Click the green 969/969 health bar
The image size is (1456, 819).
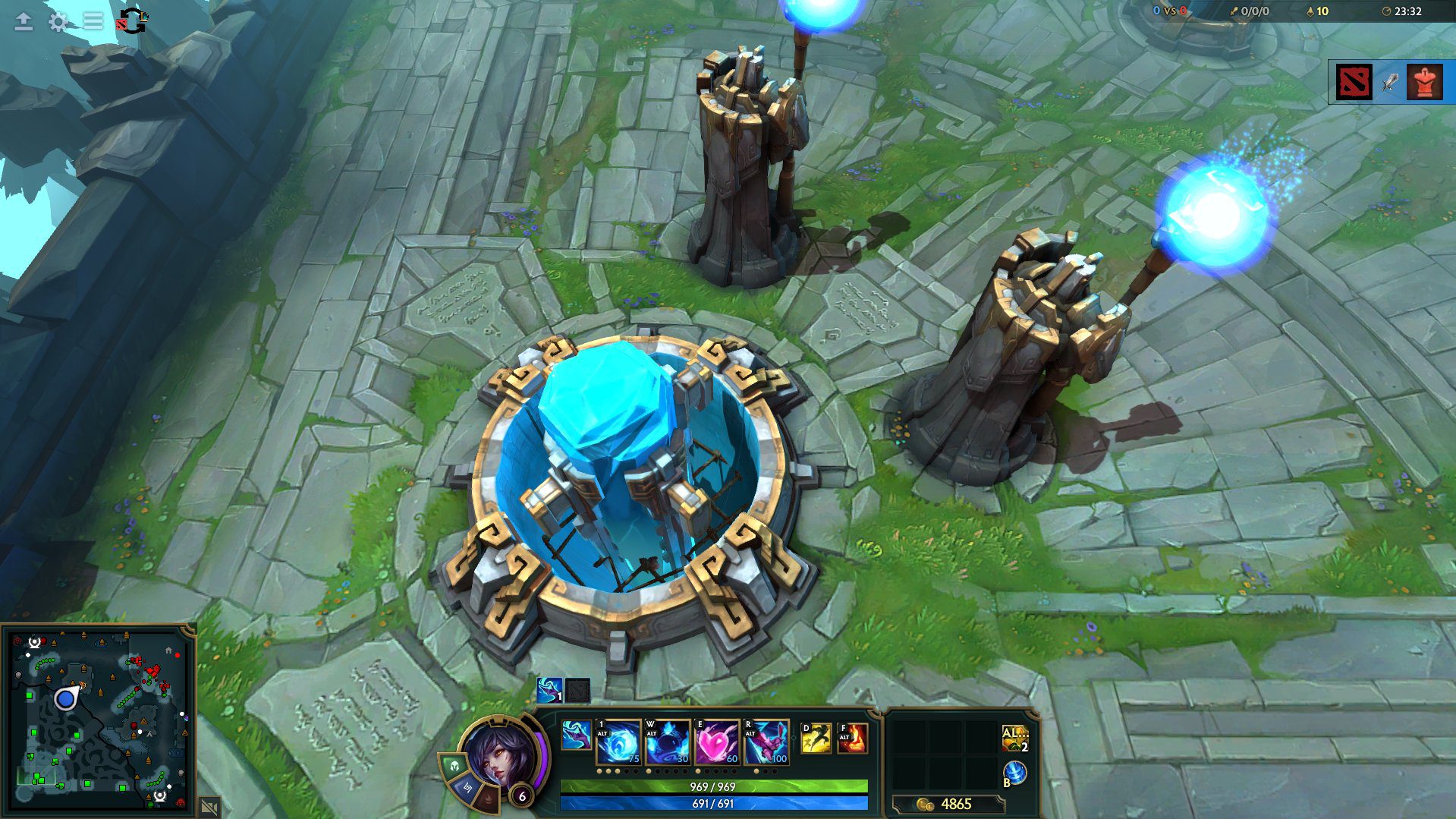click(x=712, y=787)
